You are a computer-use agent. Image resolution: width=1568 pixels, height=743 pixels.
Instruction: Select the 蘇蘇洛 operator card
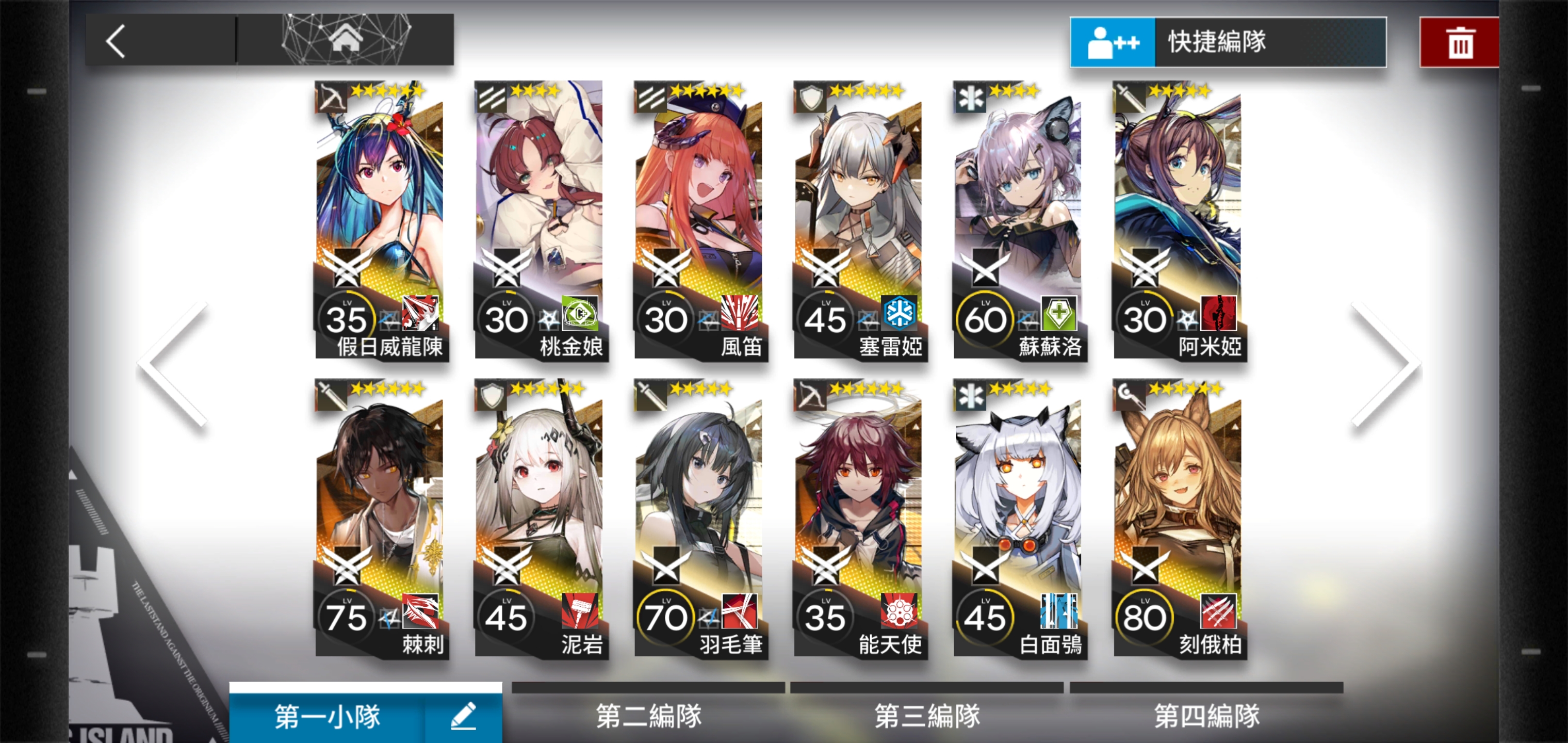1018,220
